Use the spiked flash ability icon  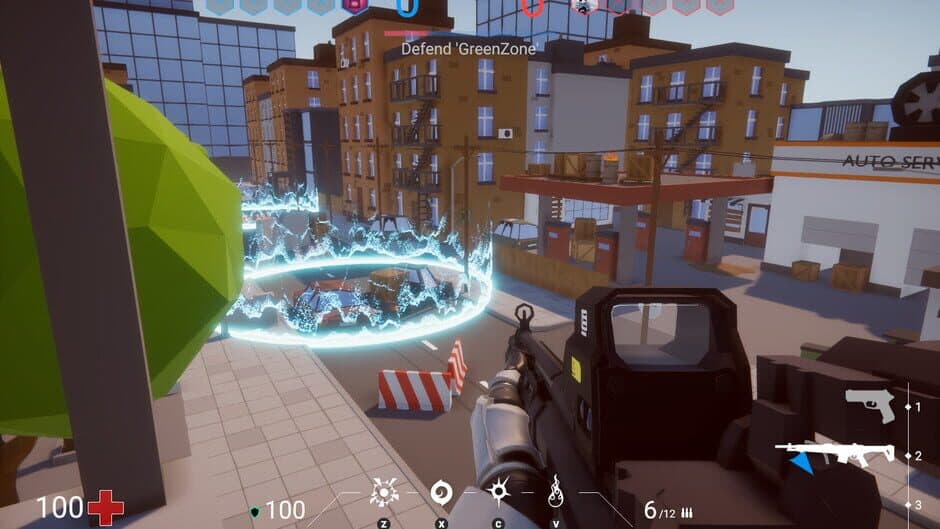pos(498,492)
